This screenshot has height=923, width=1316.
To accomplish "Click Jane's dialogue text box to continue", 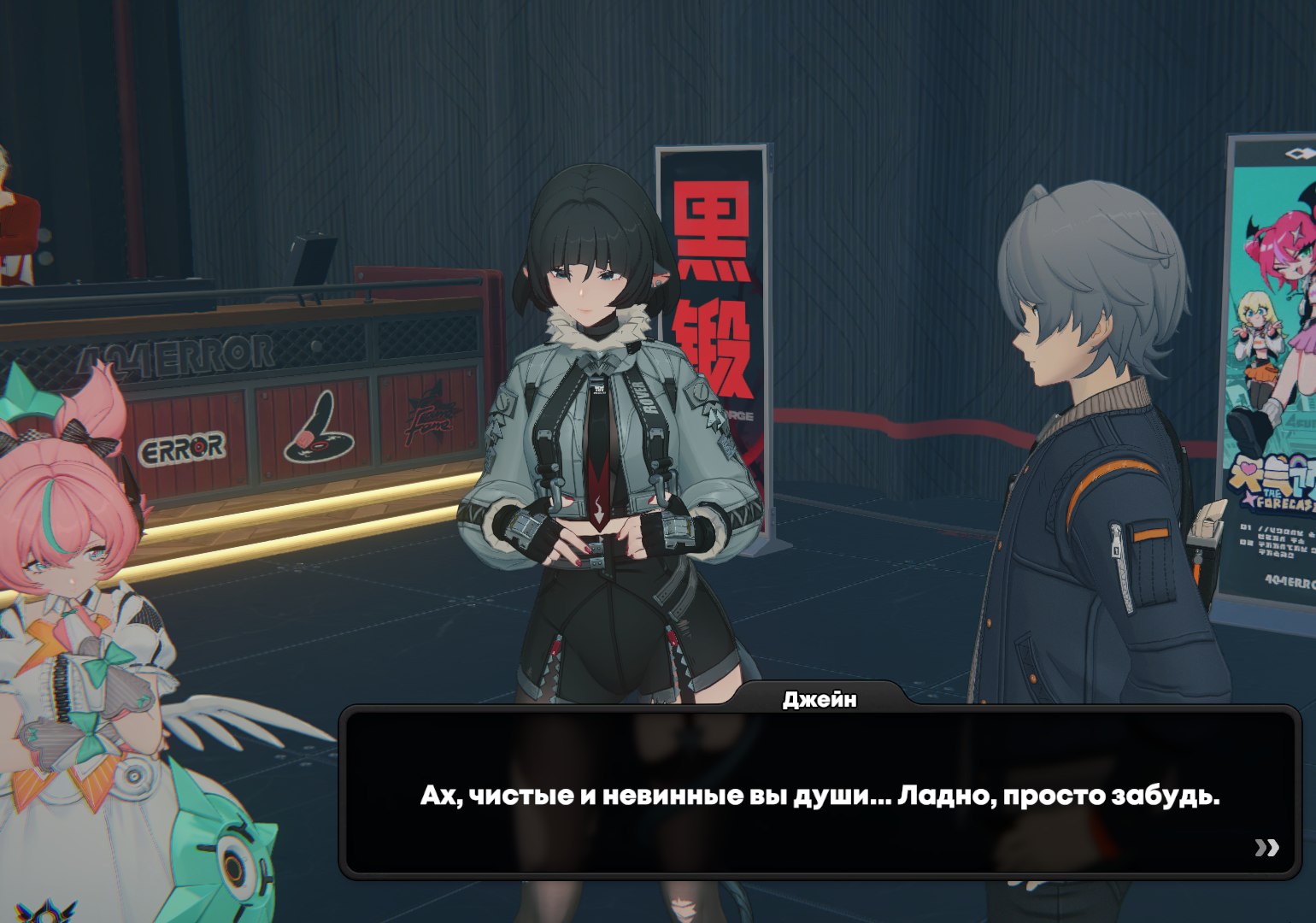I will pyautogui.click(x=819, y=794).
